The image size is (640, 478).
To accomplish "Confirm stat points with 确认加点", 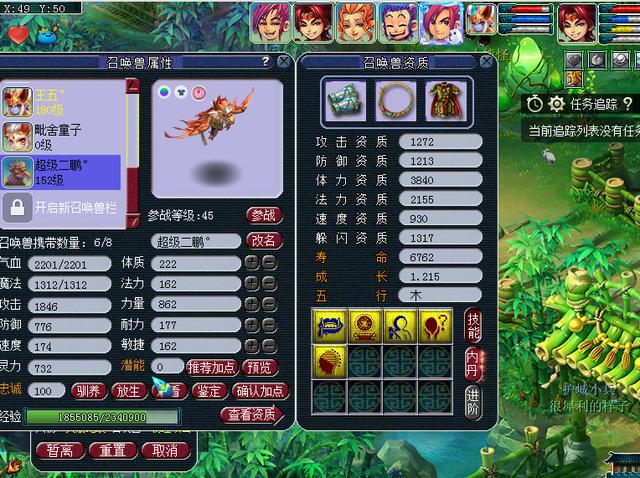I will (260, 391).
